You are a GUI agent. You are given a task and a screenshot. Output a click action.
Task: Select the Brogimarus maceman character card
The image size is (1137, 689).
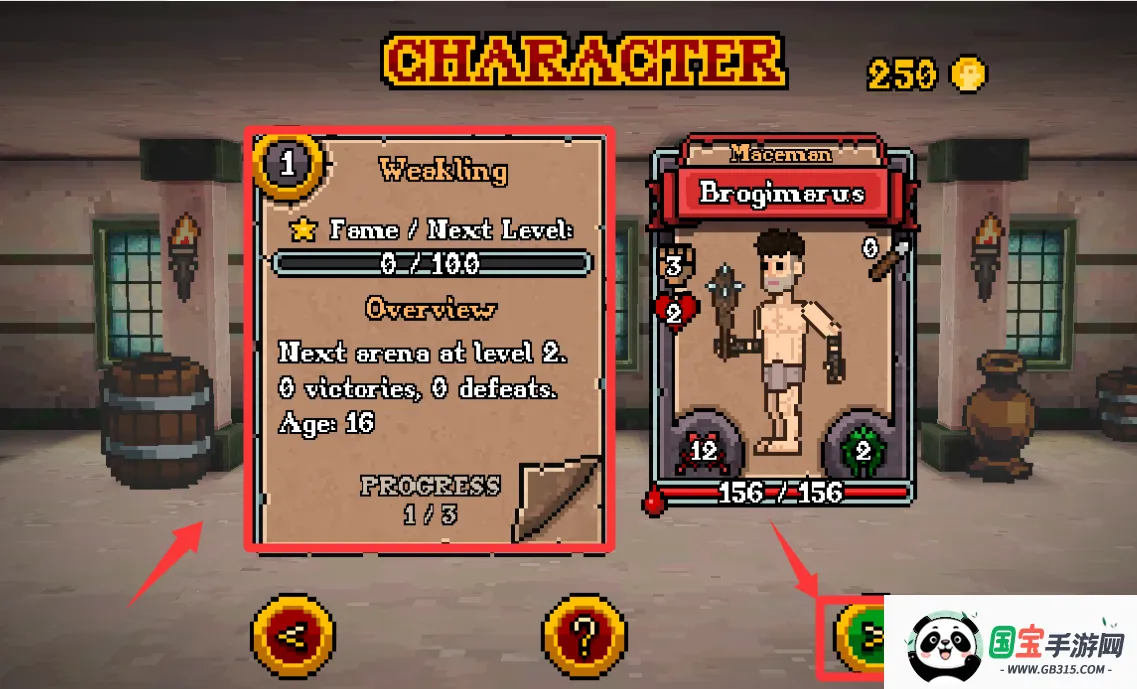(783, 330)
